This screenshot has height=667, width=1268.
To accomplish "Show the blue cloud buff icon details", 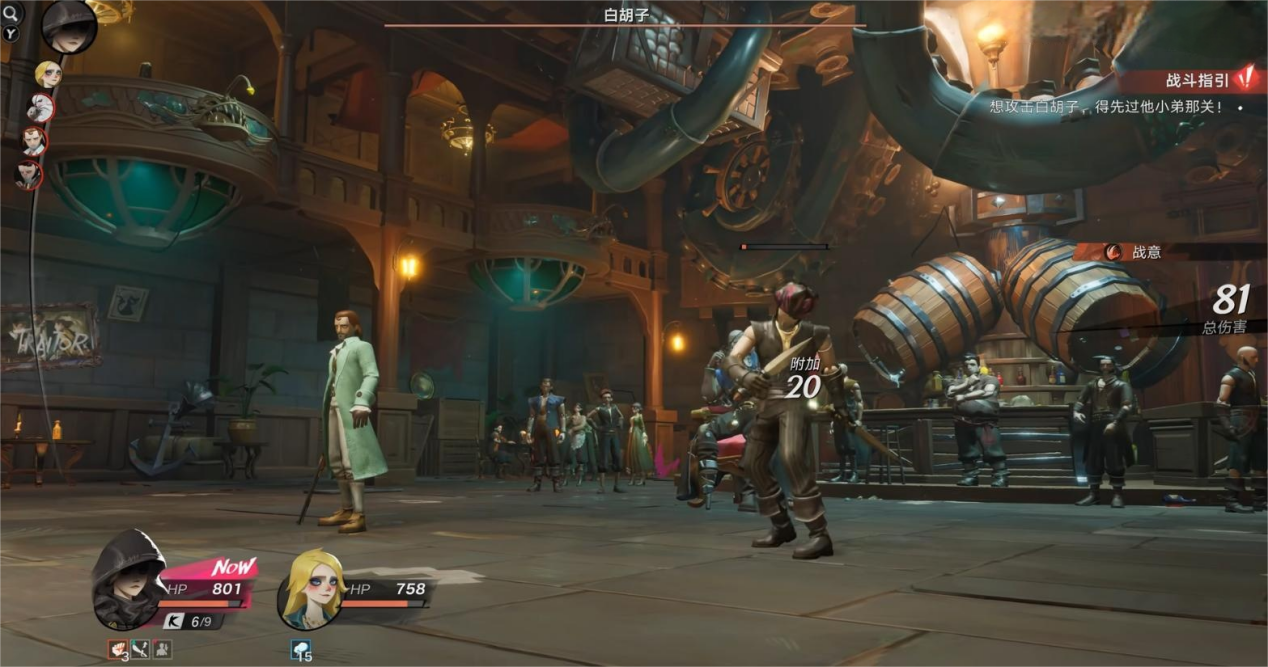I will 302,650.
